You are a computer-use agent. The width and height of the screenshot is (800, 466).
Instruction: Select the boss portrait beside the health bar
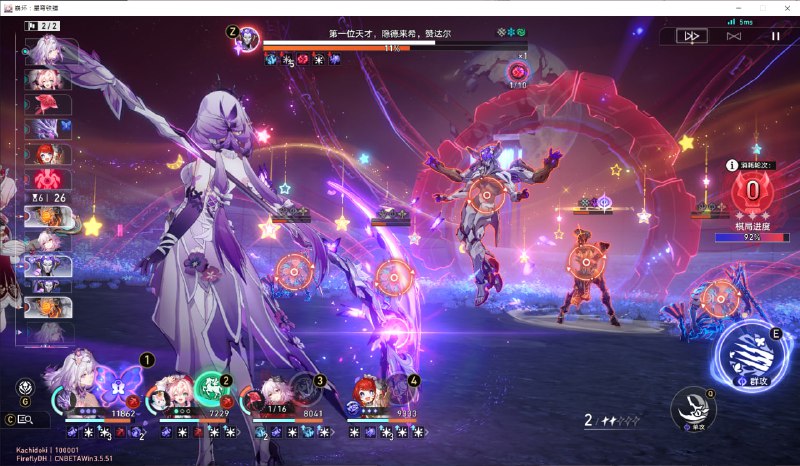coord(247,40)
